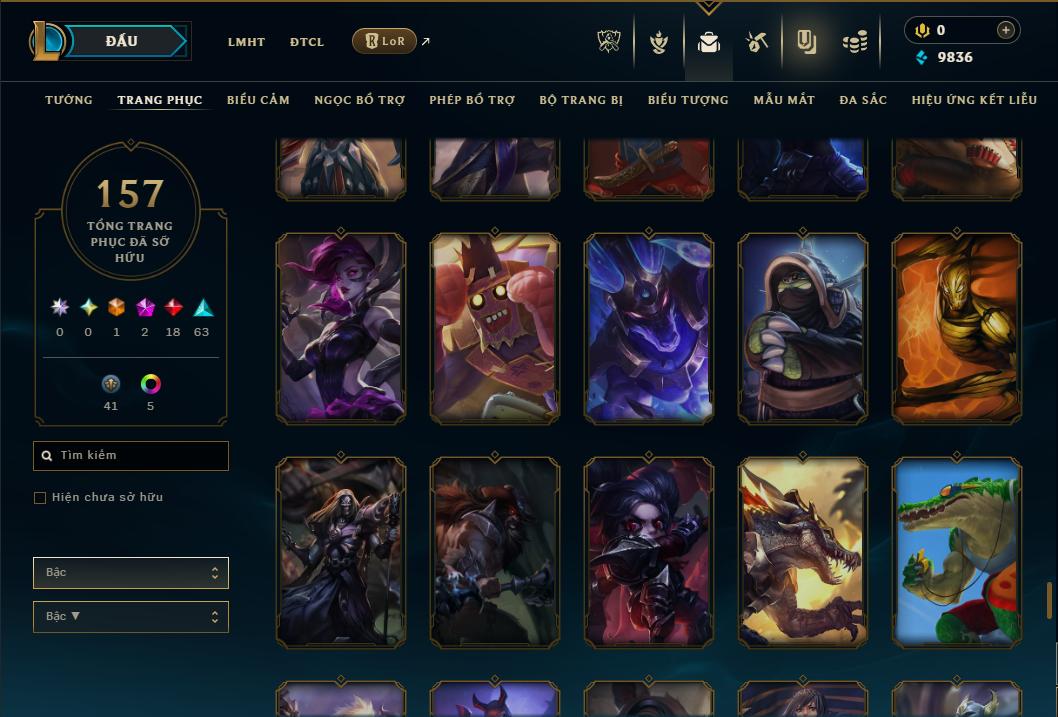Choose the scarecrow skin with yellow eyes
Screen dimensions: 1058x717
(495, 328)
